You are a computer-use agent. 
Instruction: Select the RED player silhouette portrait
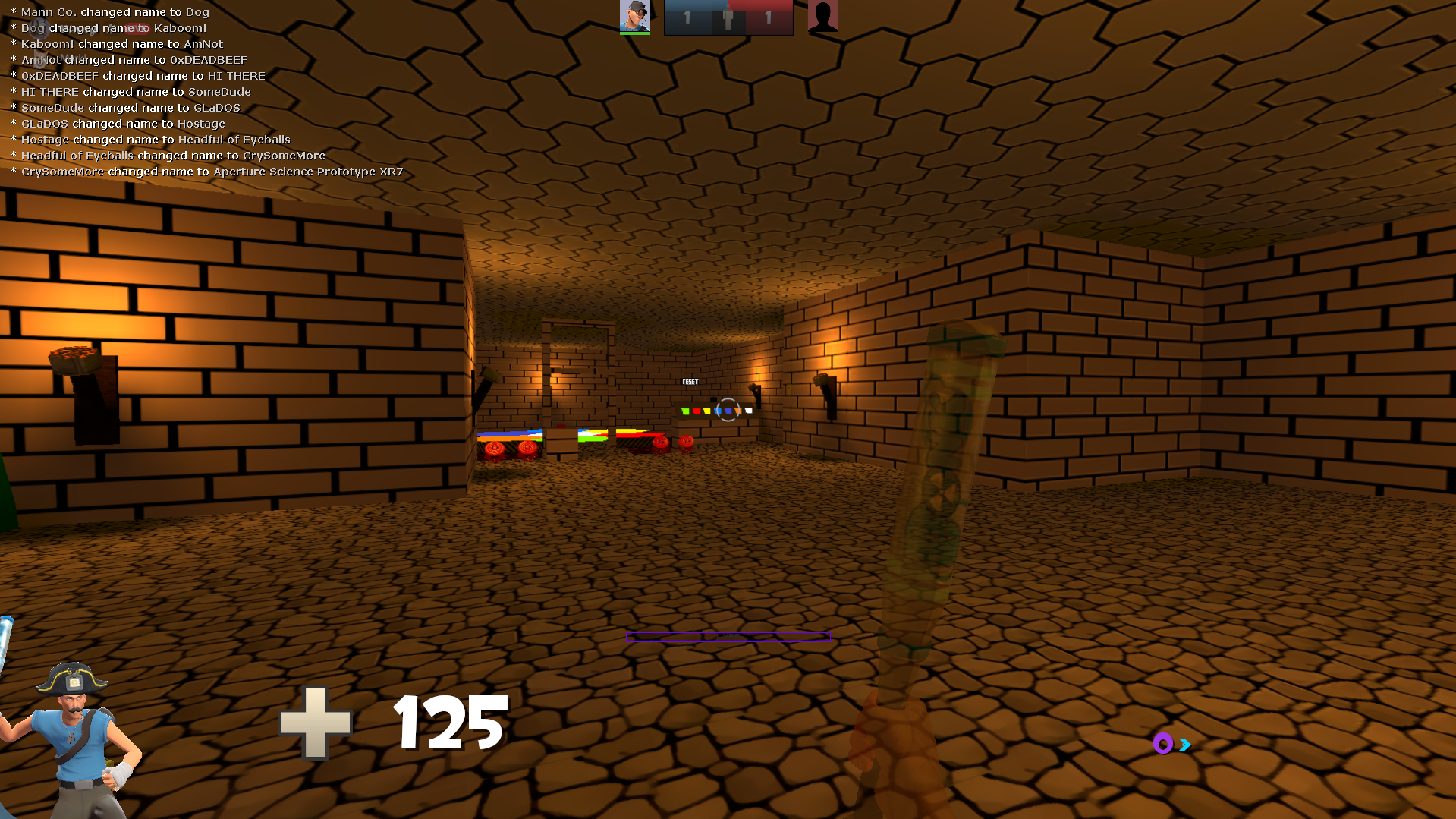tap(822, 16)
